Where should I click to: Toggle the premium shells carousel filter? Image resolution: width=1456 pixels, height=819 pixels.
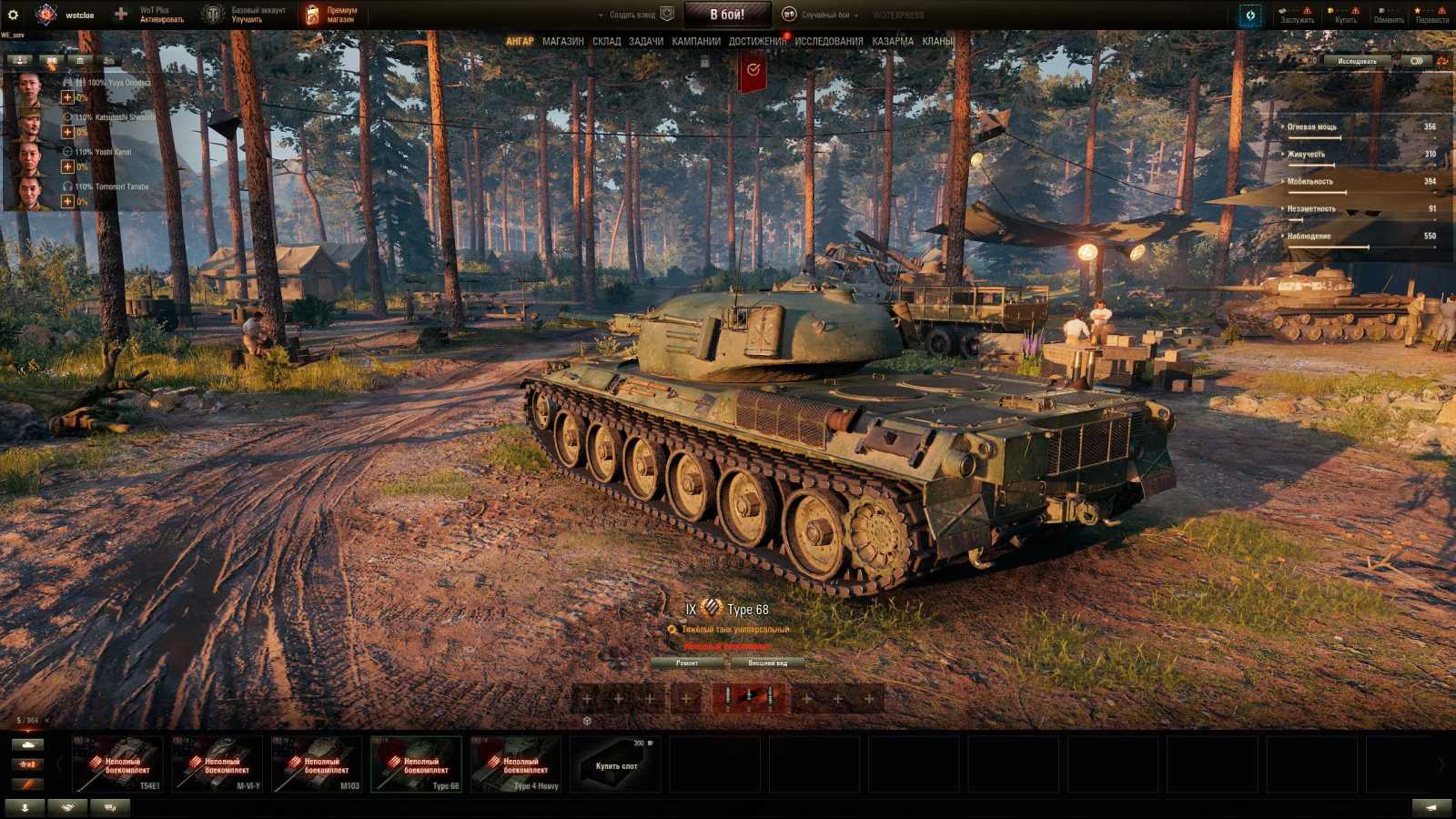[27, 784]
